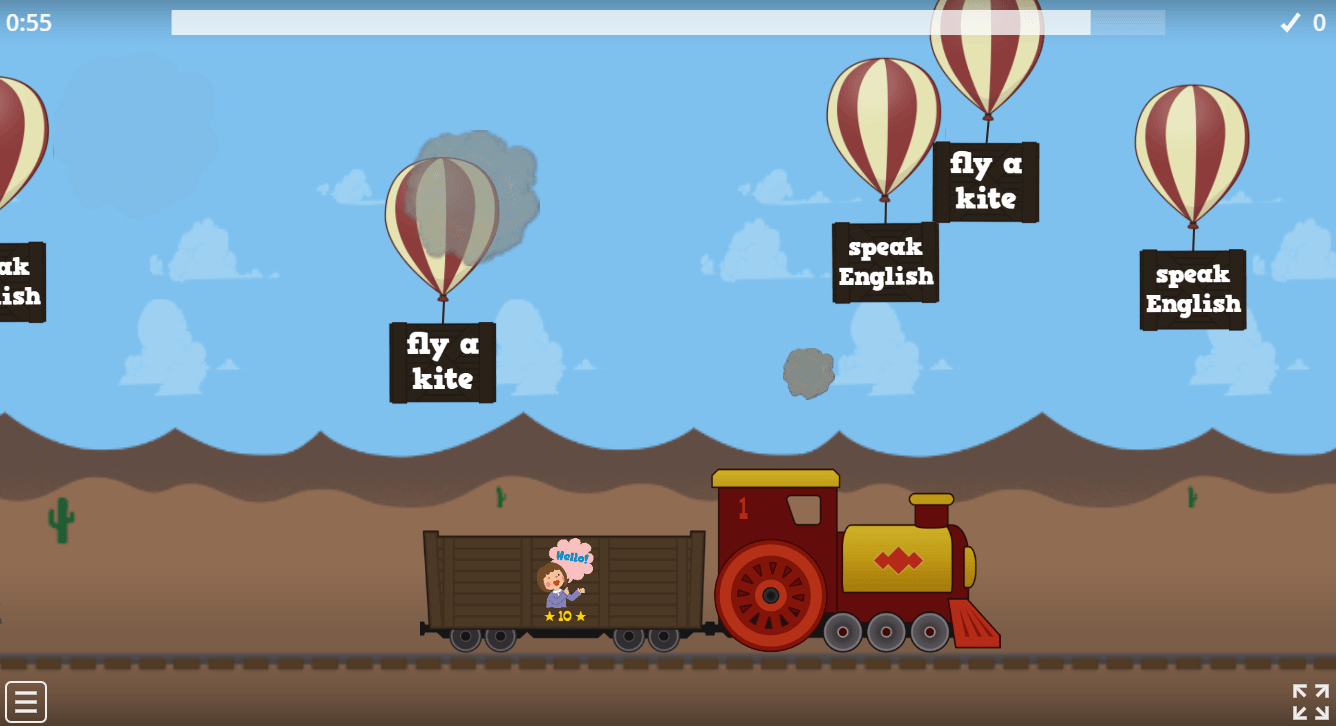Click the 'Hello!' speech bubble
Screen dimensions: 1336x726
pyautogui.click(x=572, y=558)
